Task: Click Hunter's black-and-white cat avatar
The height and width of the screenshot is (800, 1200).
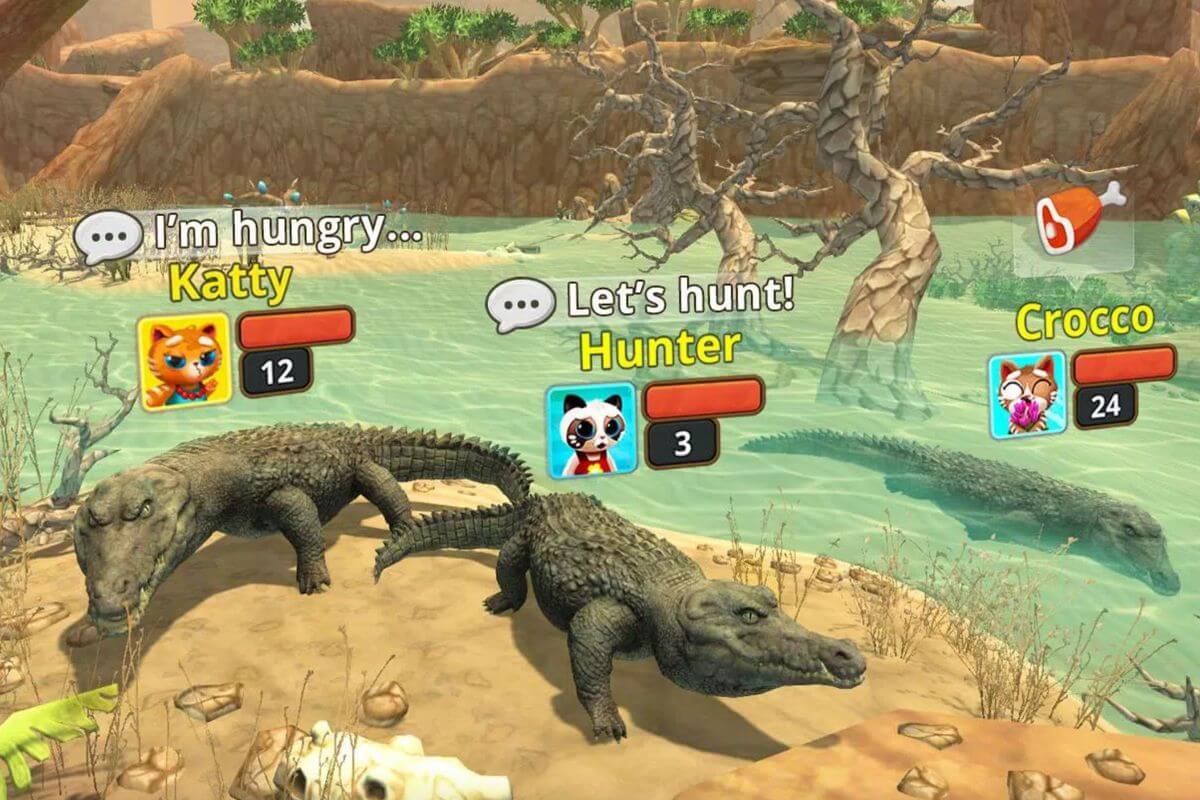Action: pyautogui.click(x=591, y=430)
